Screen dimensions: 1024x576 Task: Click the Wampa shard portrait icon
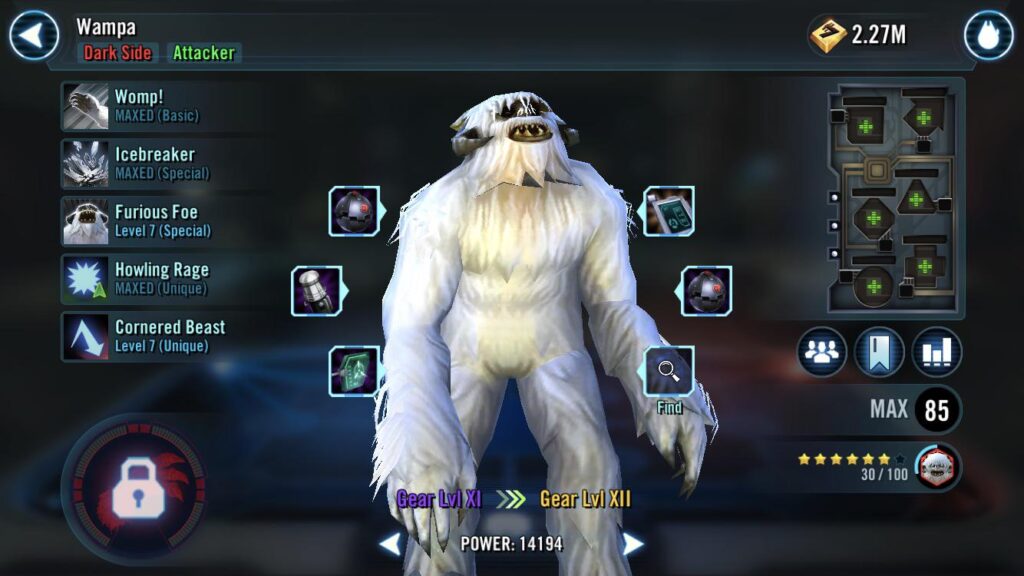click(x=937, y=466)
